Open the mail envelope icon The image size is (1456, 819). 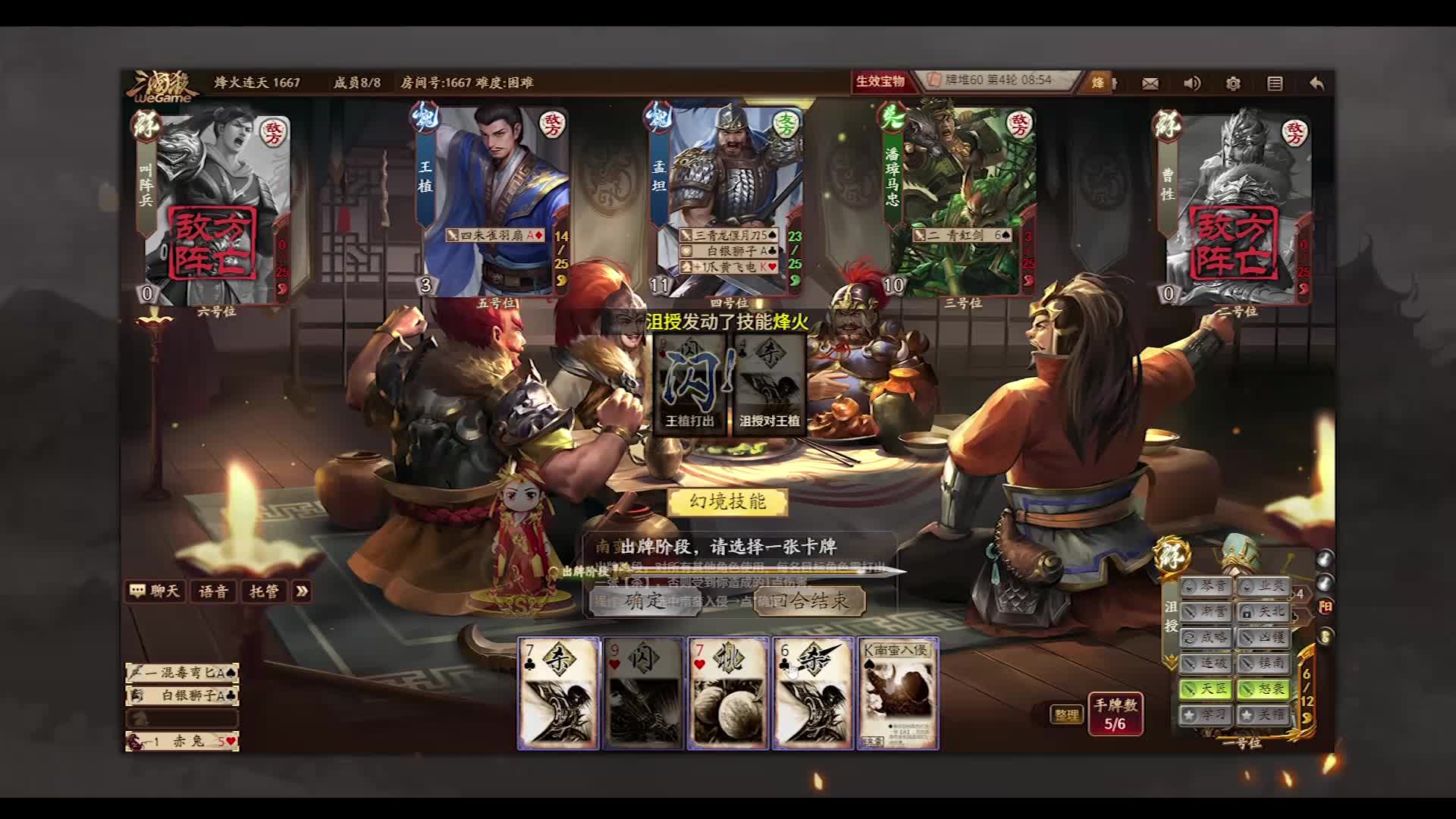[x=1151, y=83]
